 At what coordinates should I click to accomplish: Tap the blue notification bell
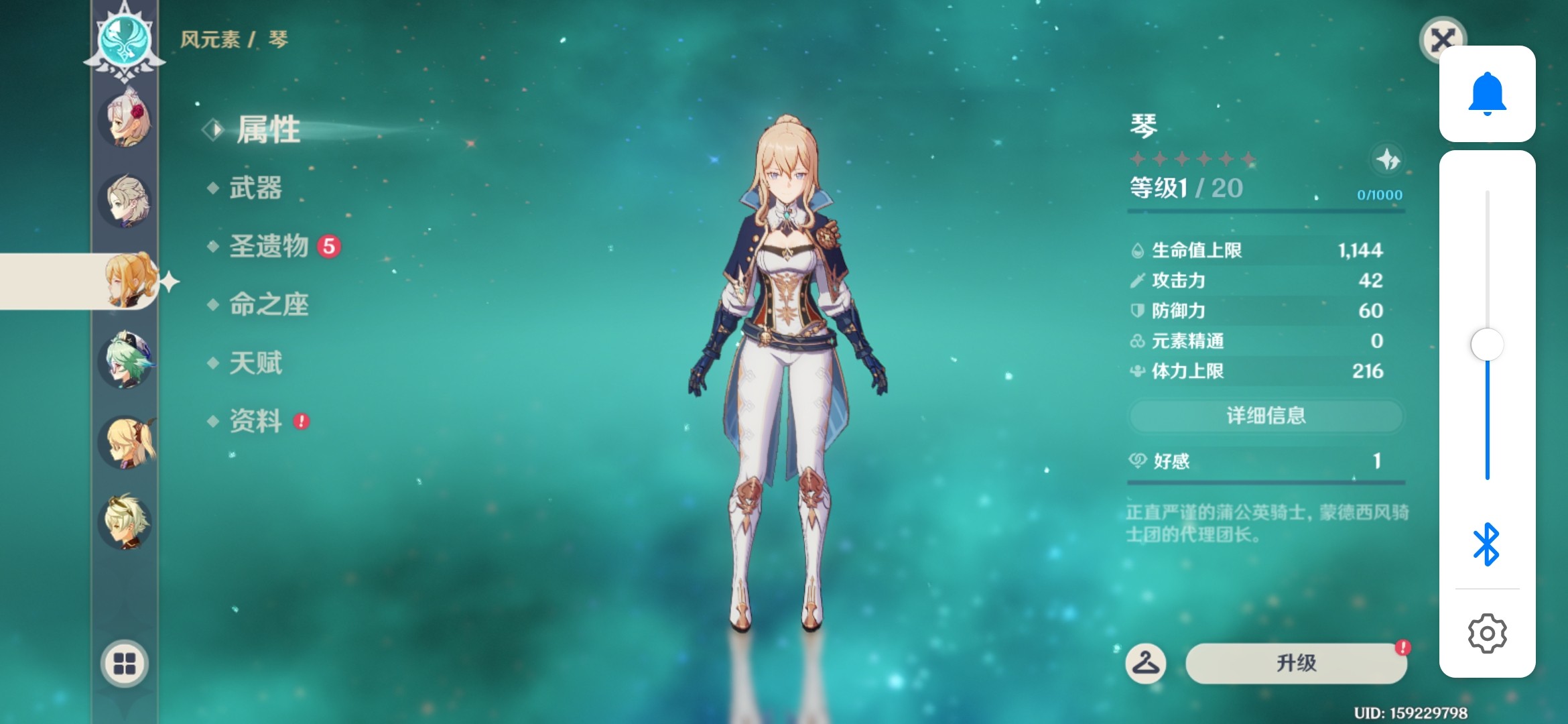point(1487,94)
